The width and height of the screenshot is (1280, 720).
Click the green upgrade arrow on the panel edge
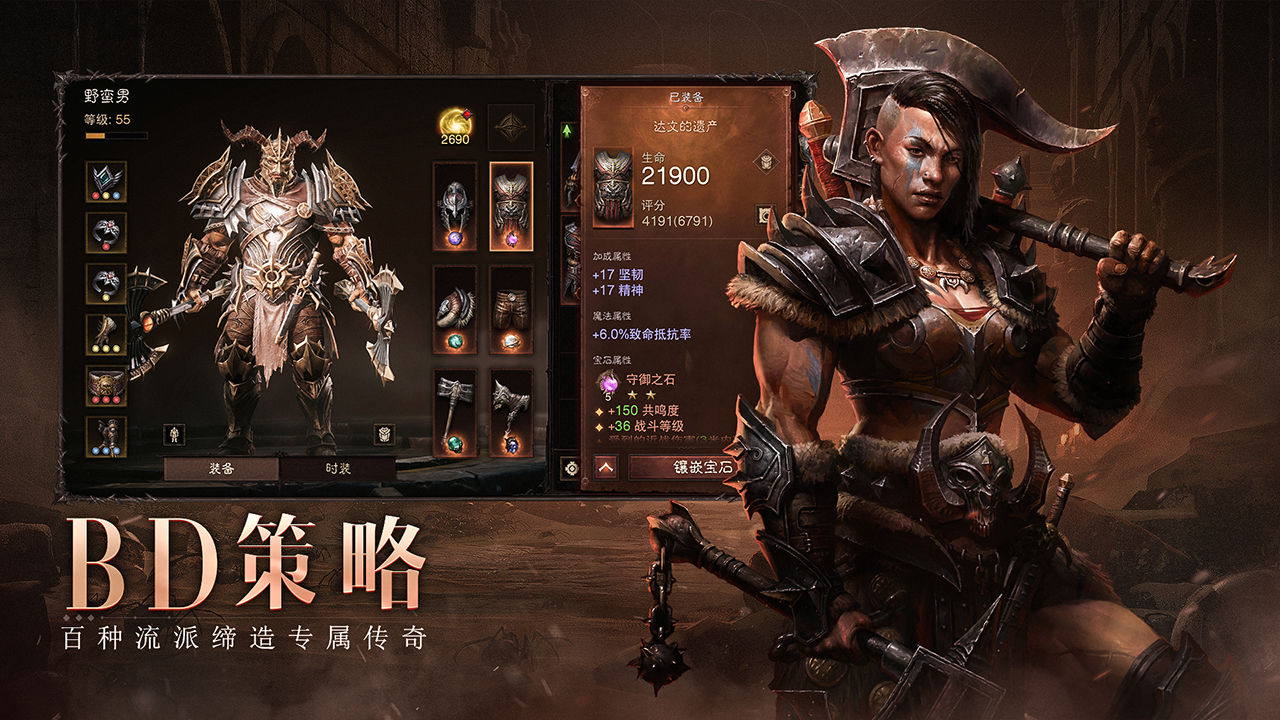[566, 133]
